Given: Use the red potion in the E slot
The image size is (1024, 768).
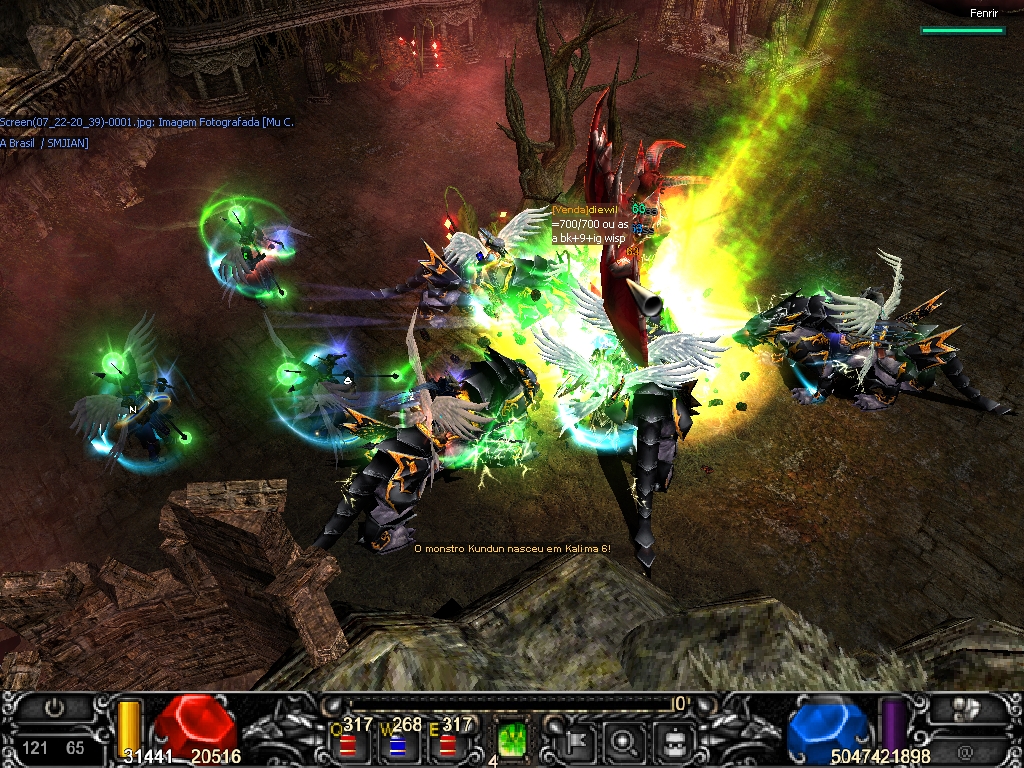Looking at the screenshot, I should (447, 745).
